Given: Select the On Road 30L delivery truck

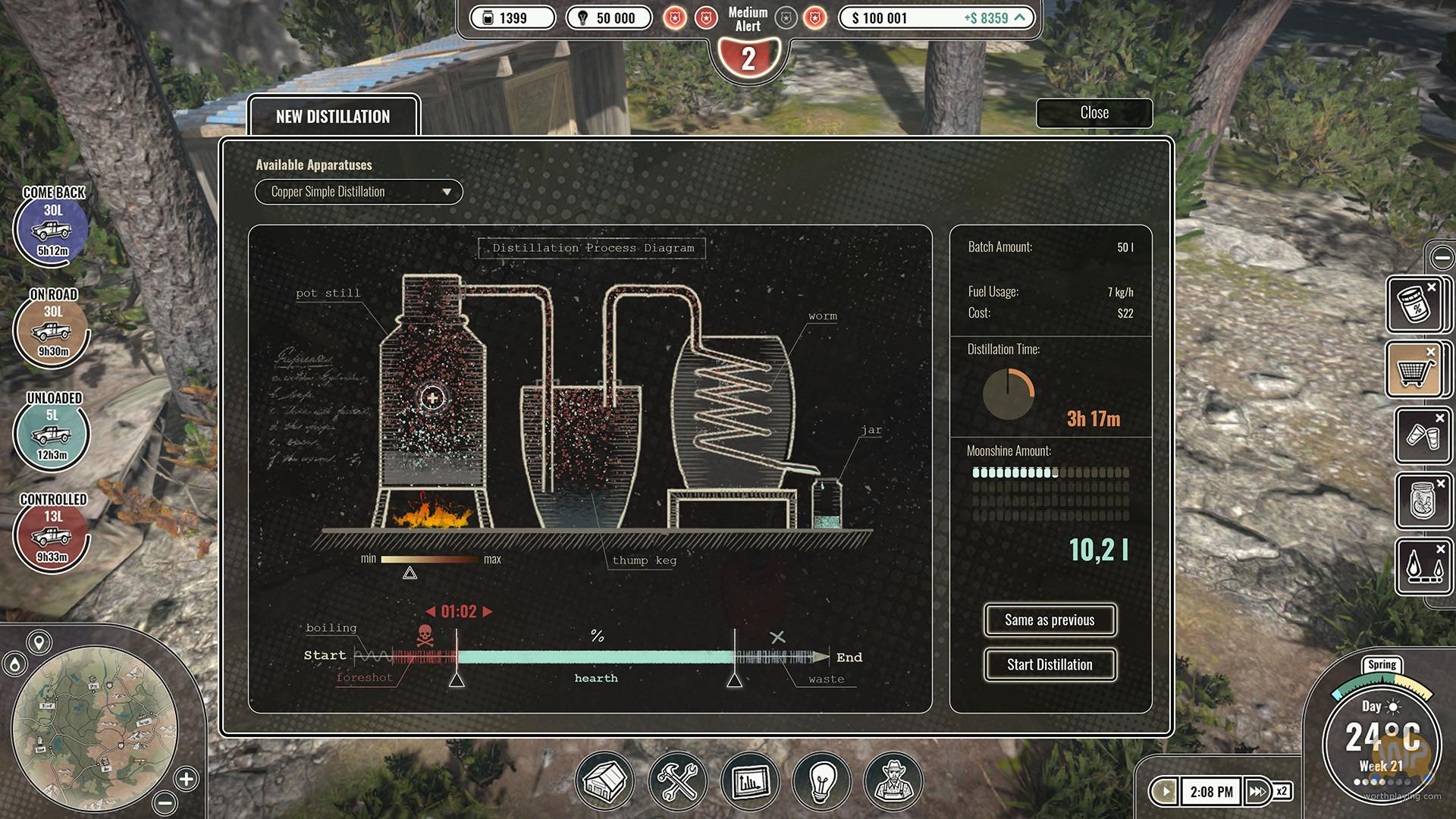Looking at the screenshot, I should pos(52,330).
